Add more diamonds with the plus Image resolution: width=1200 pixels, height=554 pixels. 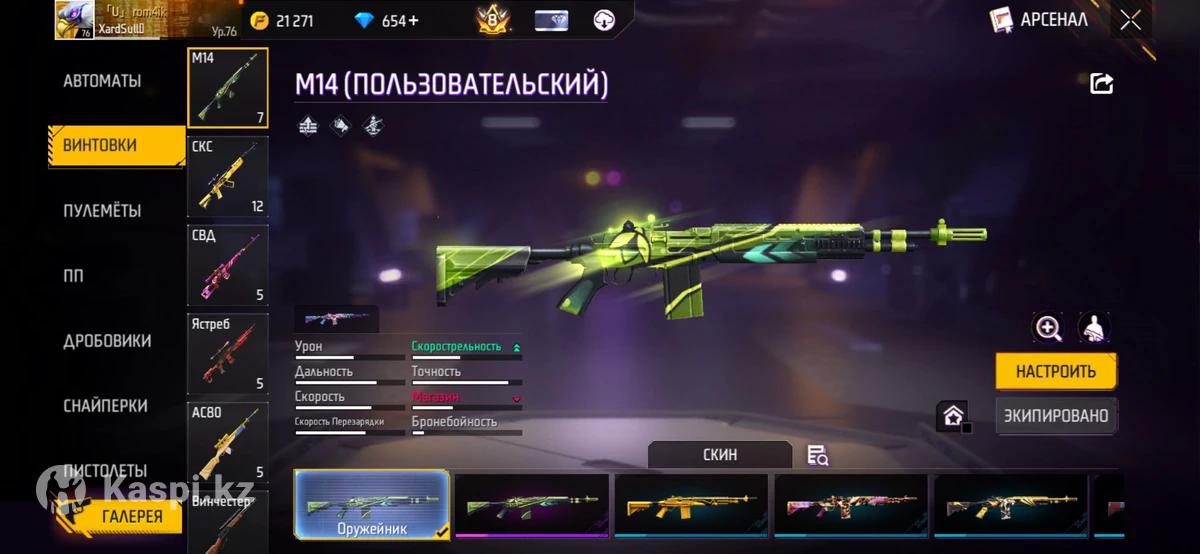414,21
